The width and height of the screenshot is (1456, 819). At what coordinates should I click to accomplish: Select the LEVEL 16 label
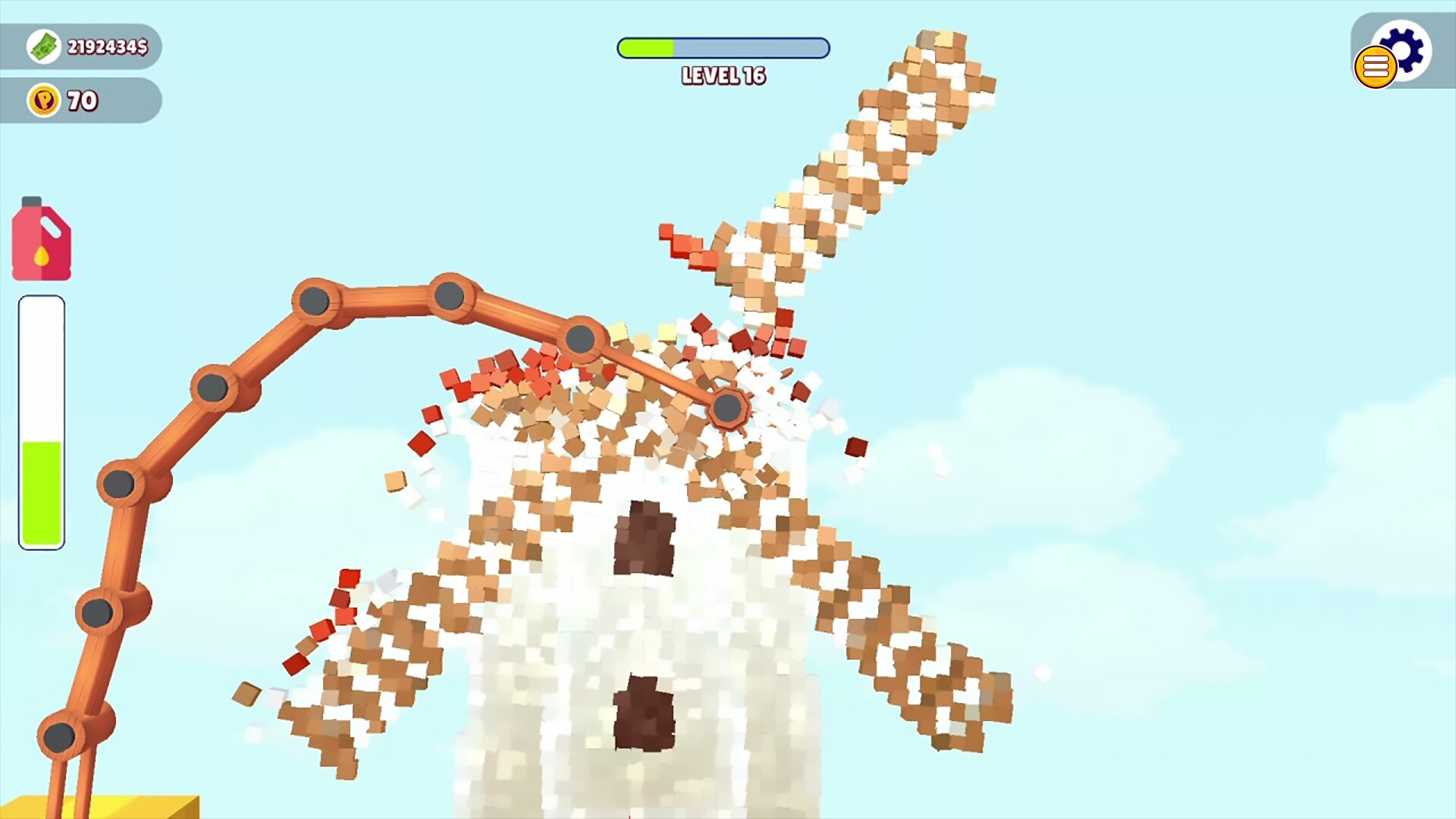pos(722,77)
